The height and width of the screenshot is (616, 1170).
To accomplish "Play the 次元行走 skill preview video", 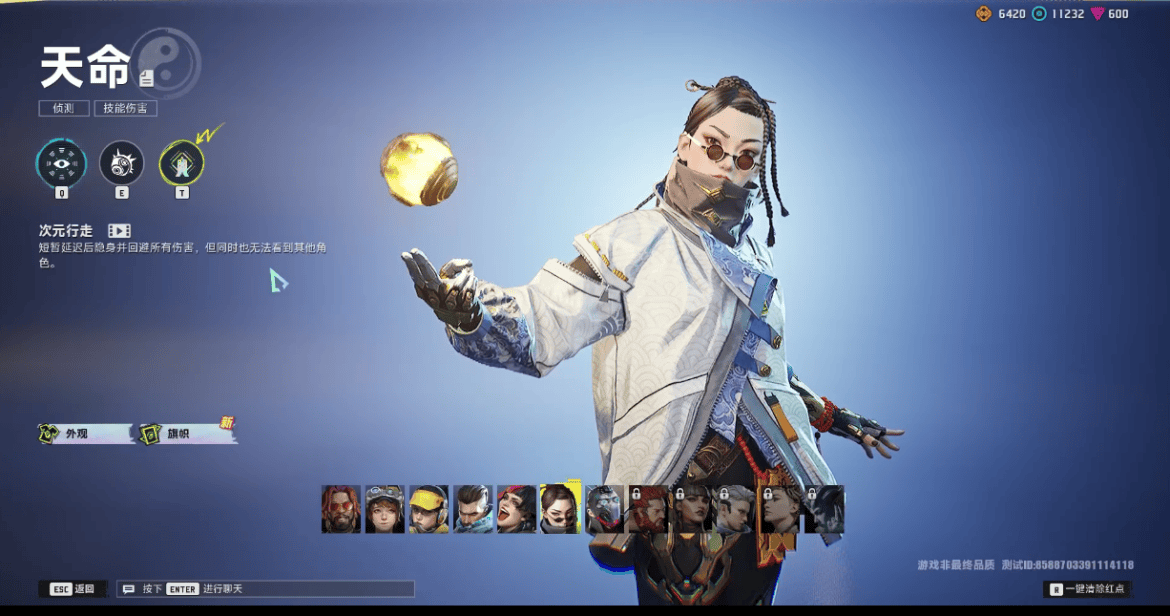I will 119,231.
